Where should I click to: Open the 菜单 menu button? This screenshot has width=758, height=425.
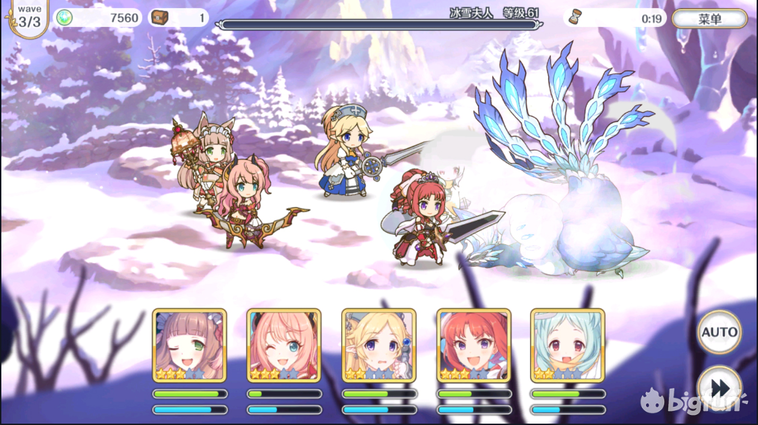pyautogui.click(x=710, y=18)
